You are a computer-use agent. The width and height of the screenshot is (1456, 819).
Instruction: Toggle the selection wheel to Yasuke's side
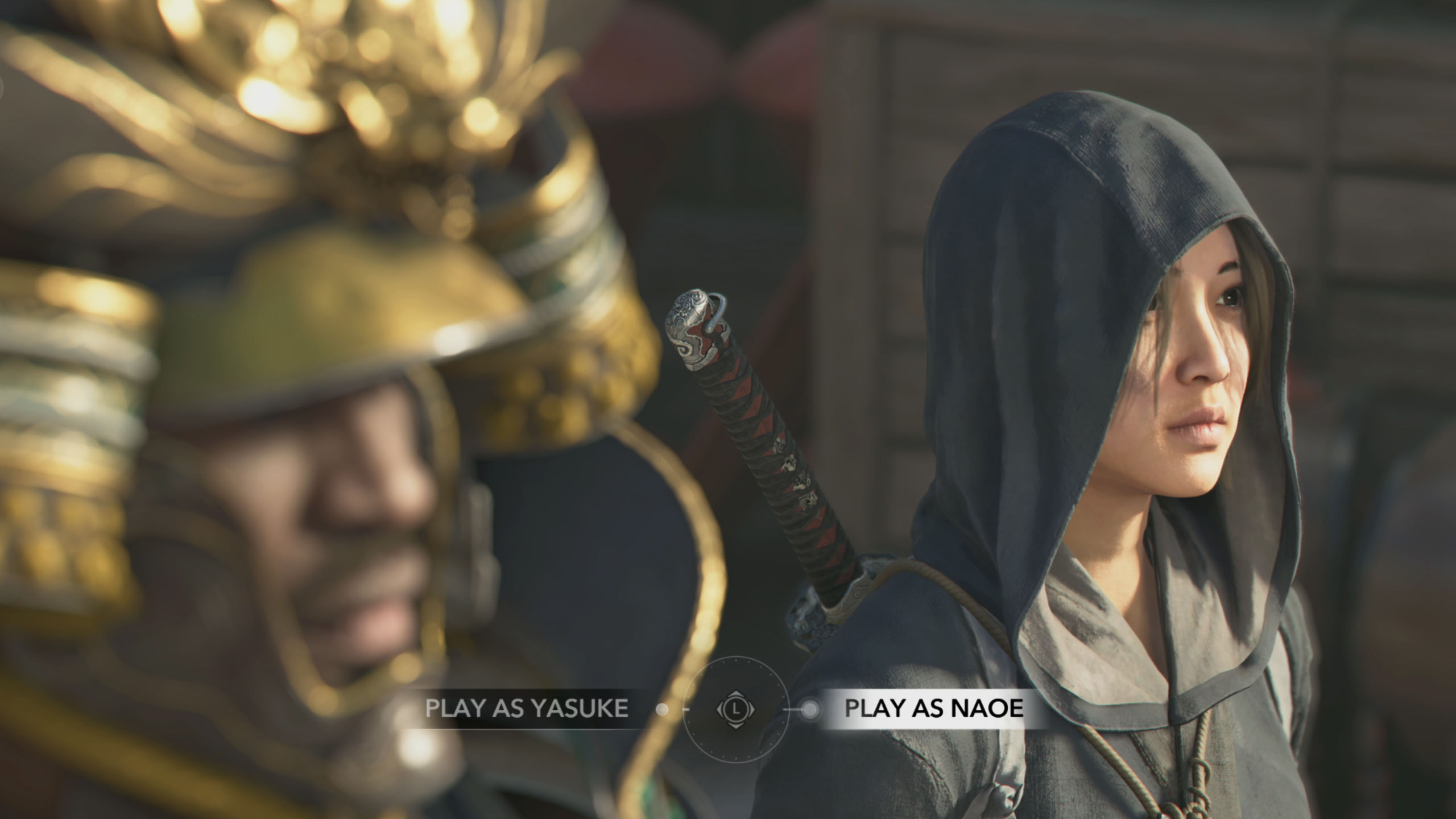(529, 708)
